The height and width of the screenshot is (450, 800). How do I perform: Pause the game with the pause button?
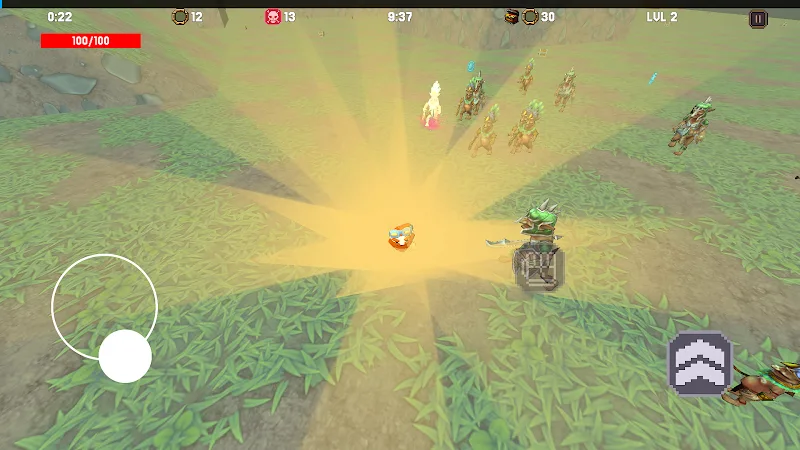758,18
